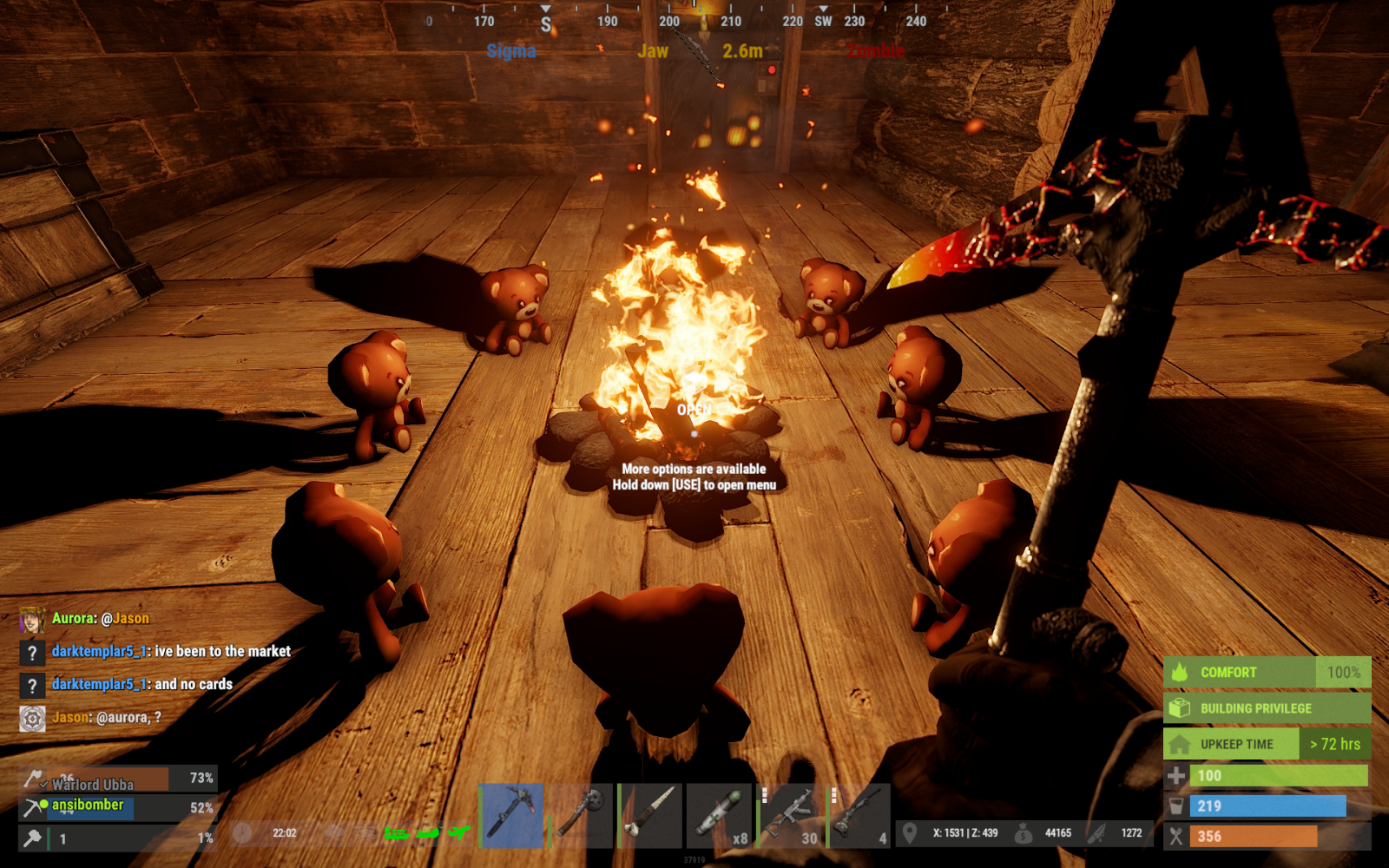The image size is (1389, 868).
Task: Select the rocket stack of eight
Action: [720, 816]
